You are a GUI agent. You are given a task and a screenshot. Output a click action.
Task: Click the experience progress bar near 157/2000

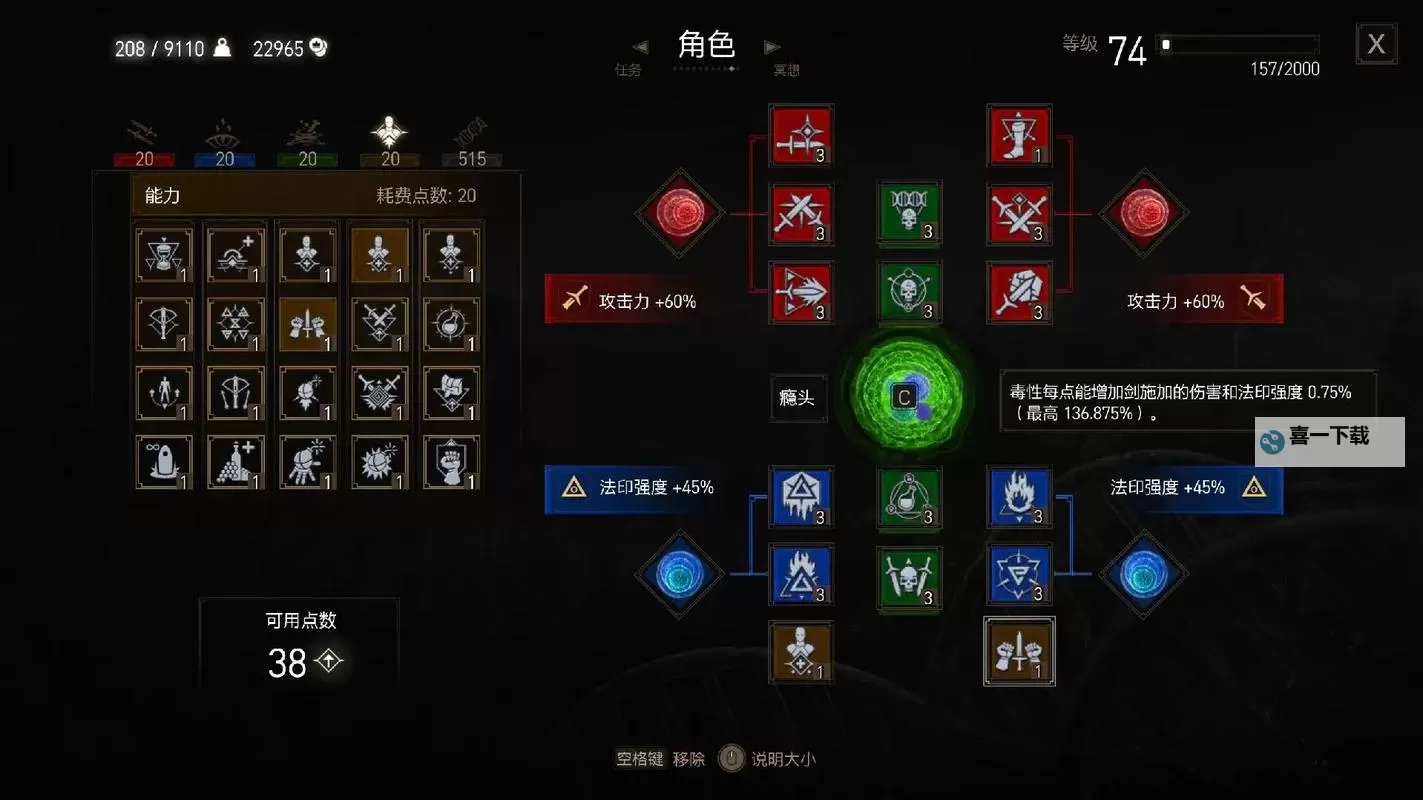point(1237,44)
